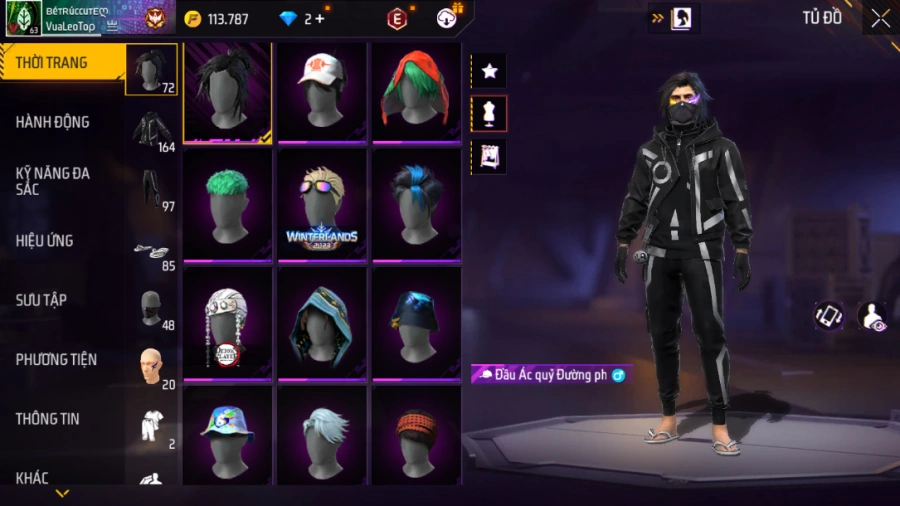Close the Tủ Đồ wardrobe screen
Image resolution: width=900 pixels, height=506 pixels.
880,18
